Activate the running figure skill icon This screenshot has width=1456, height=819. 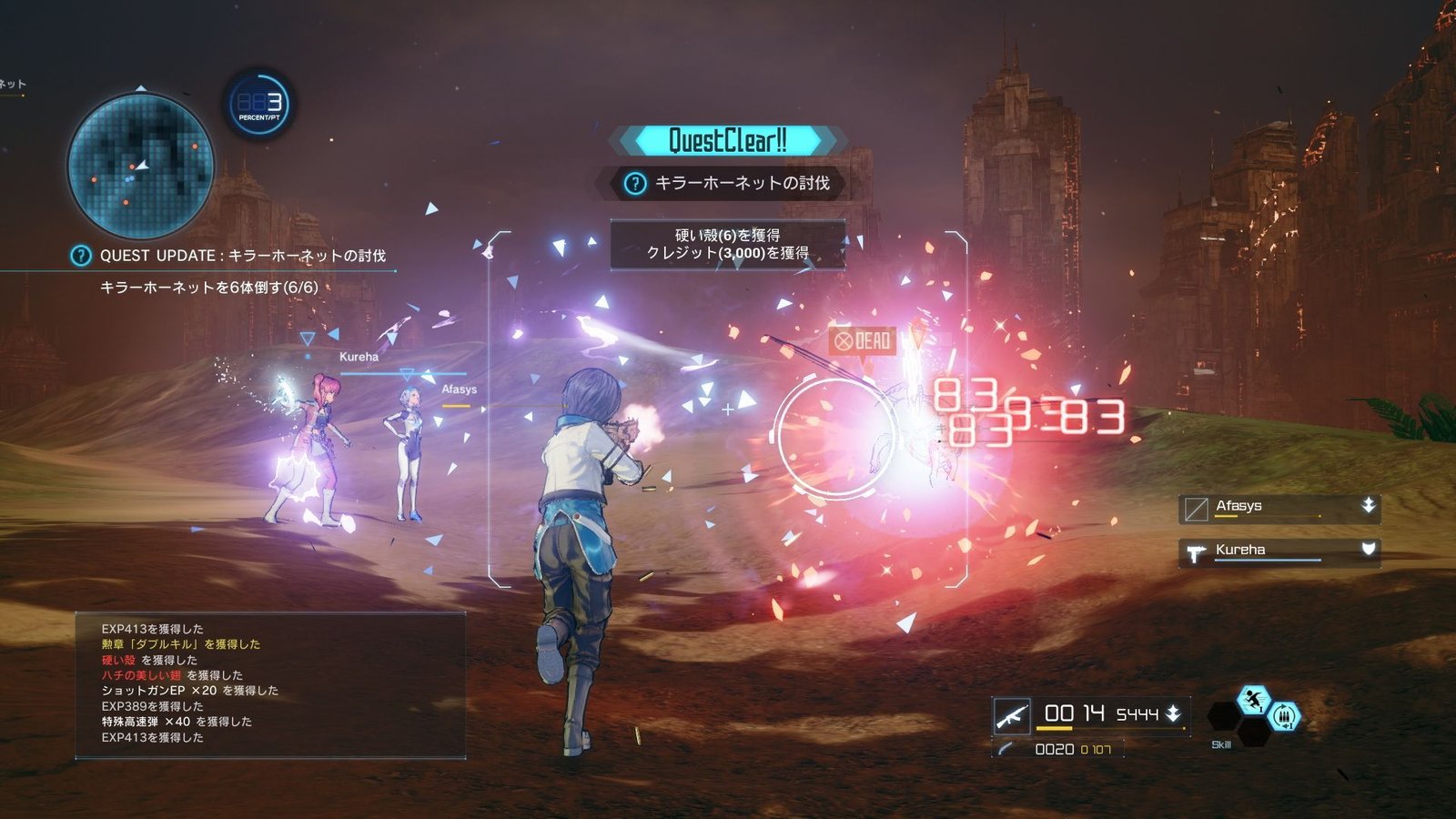pyautogui.click(x=1253, y=700)
